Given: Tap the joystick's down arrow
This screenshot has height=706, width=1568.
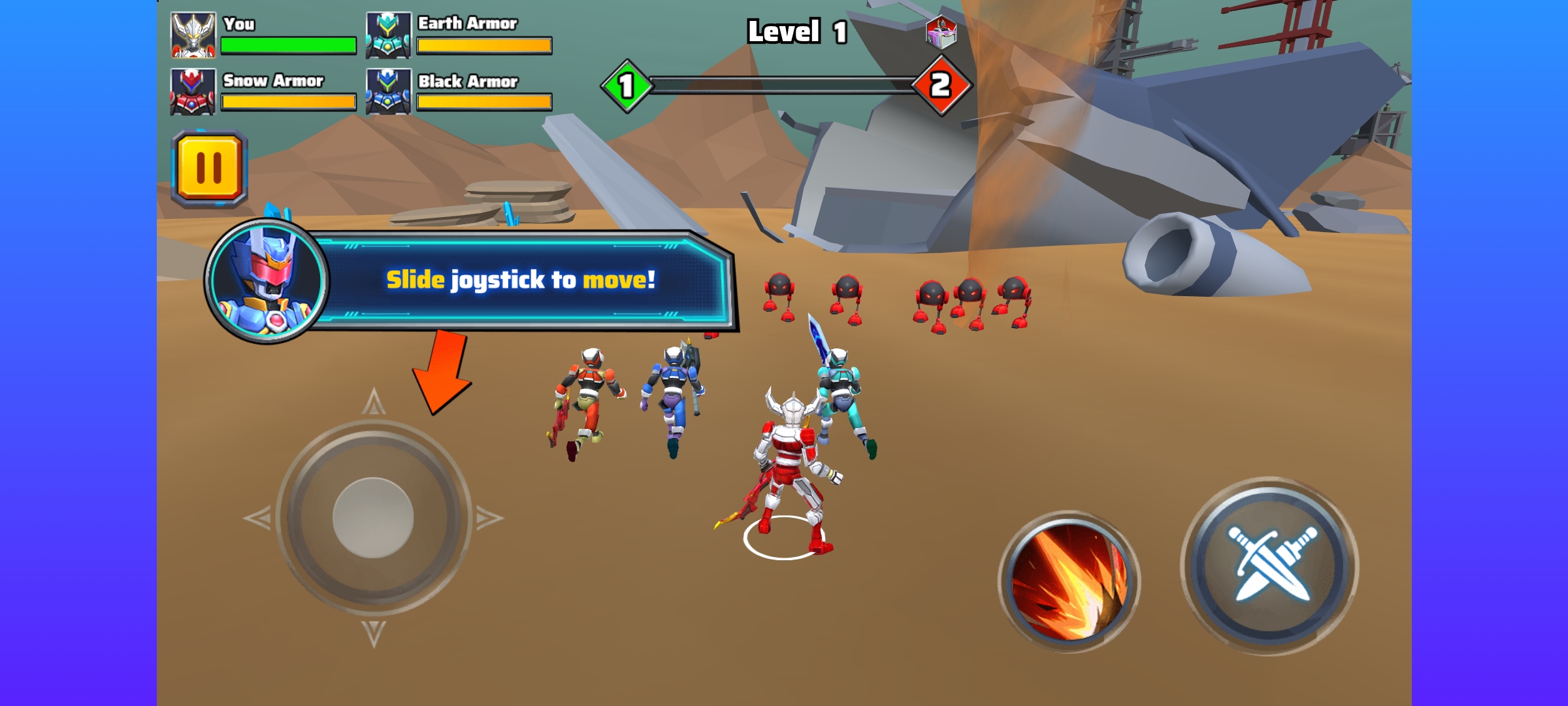Looking at the screenshot, I should [374, 633].
